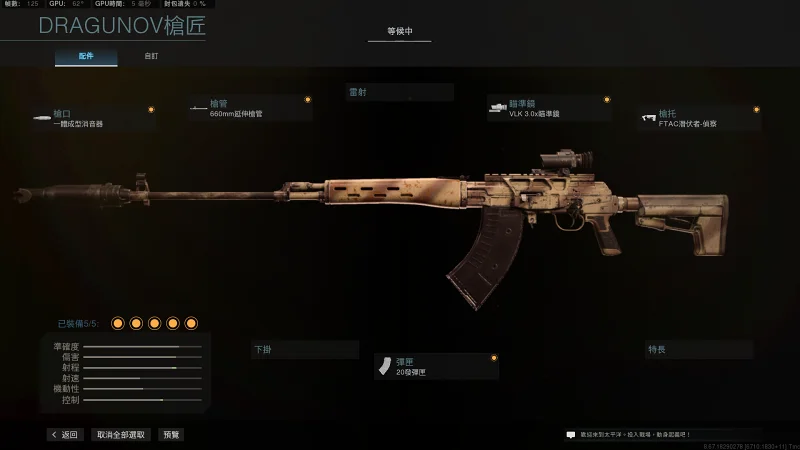Switch to the 配件 attachments tab

tap(86, 57)
